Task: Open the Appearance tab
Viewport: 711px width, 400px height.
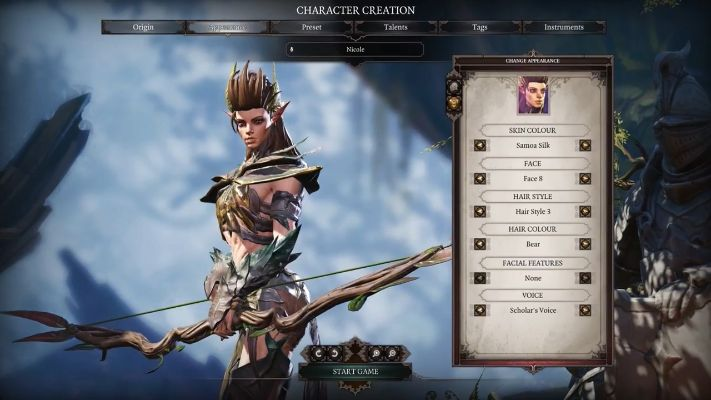Action: pyautogui.click(x=227, y=27)
